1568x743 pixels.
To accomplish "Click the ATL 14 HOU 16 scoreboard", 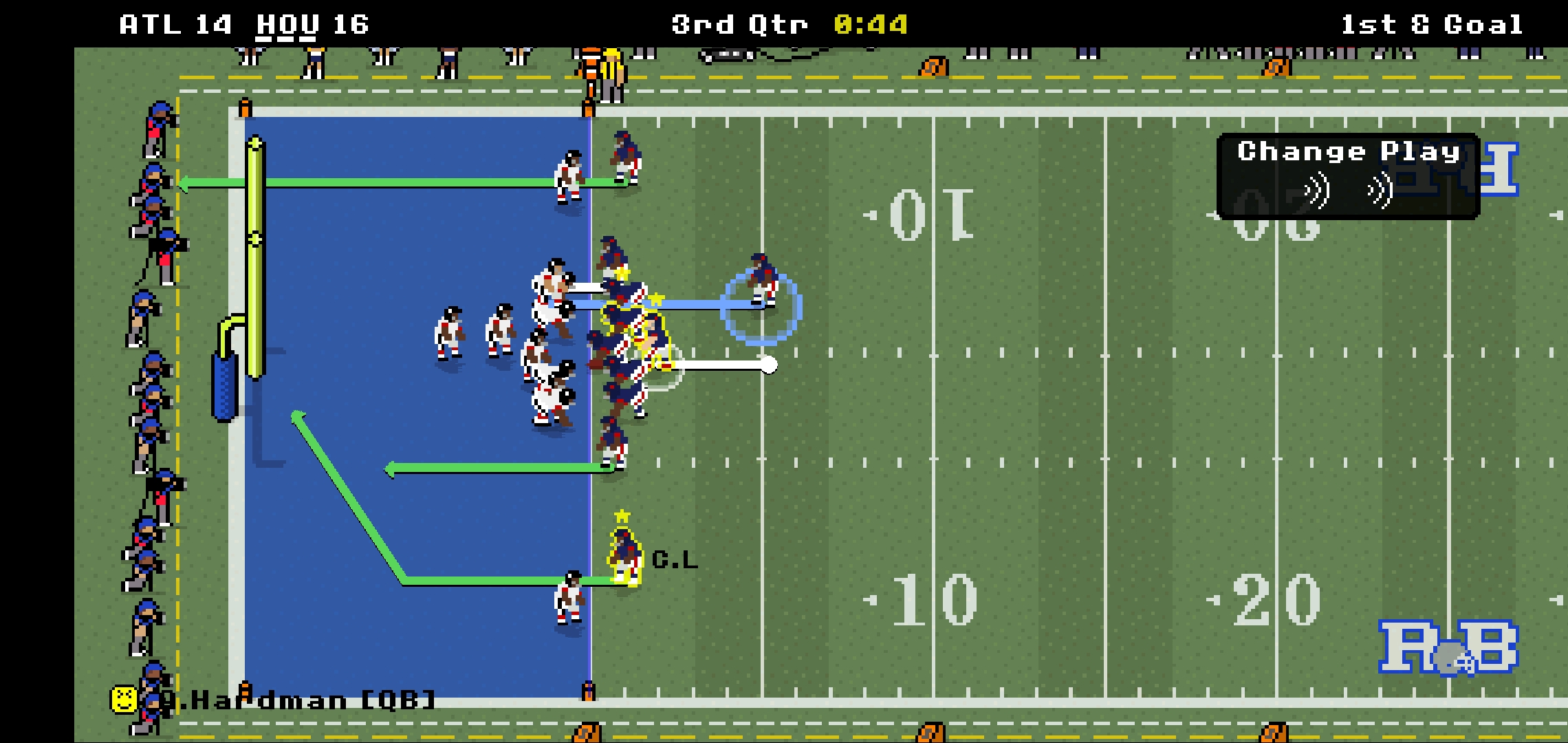I will pyautogui.click(x=244, y=24).
